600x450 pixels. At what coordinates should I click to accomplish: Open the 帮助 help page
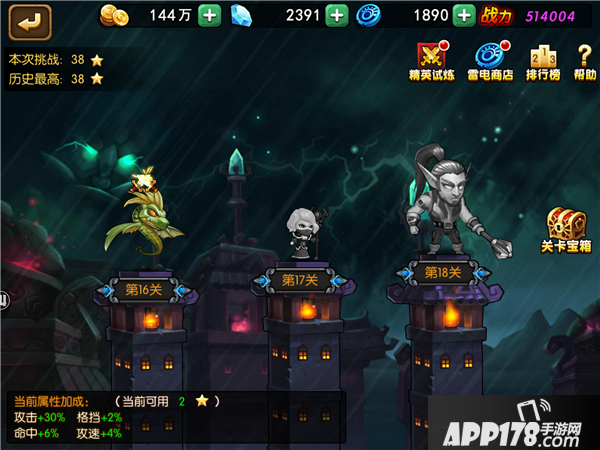point(585,62)
